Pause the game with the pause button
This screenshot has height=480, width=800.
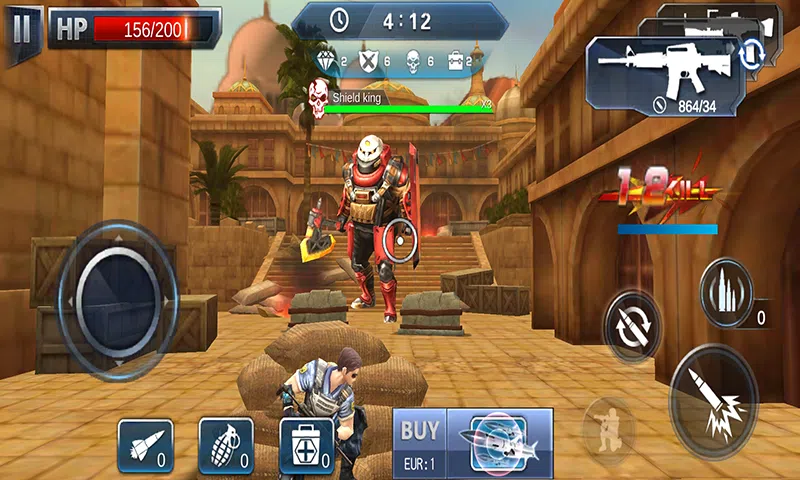pos(22,28)
